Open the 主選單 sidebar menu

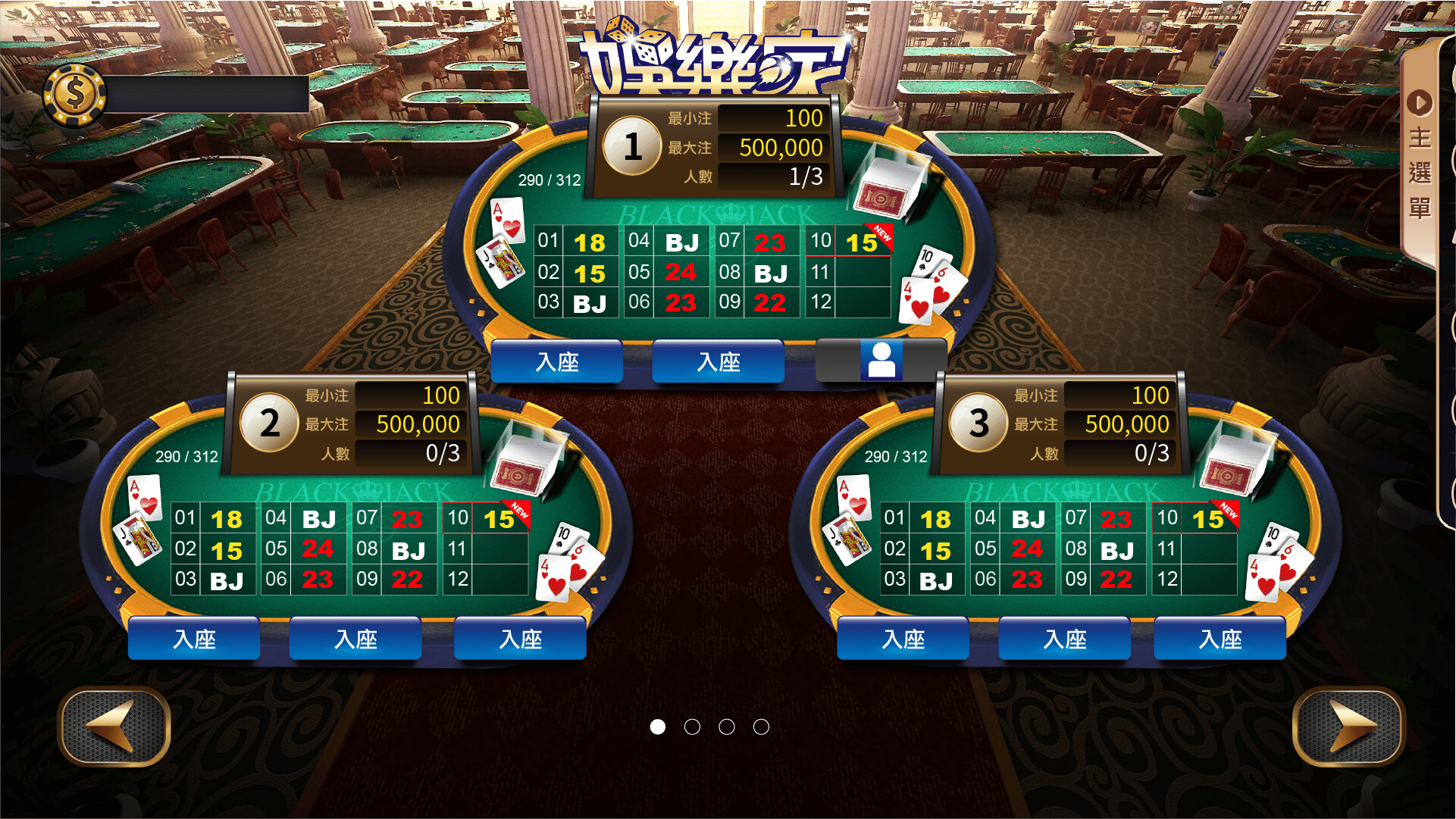click(x=1419, y=174)
